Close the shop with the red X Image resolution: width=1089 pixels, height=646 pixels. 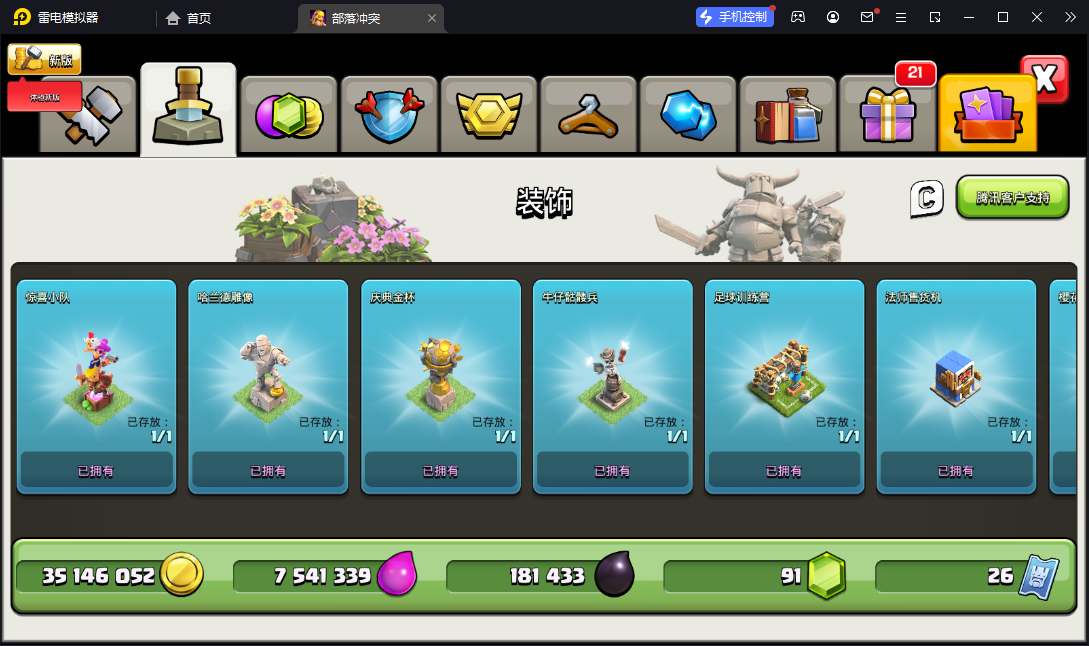[x=1044, y=79]
